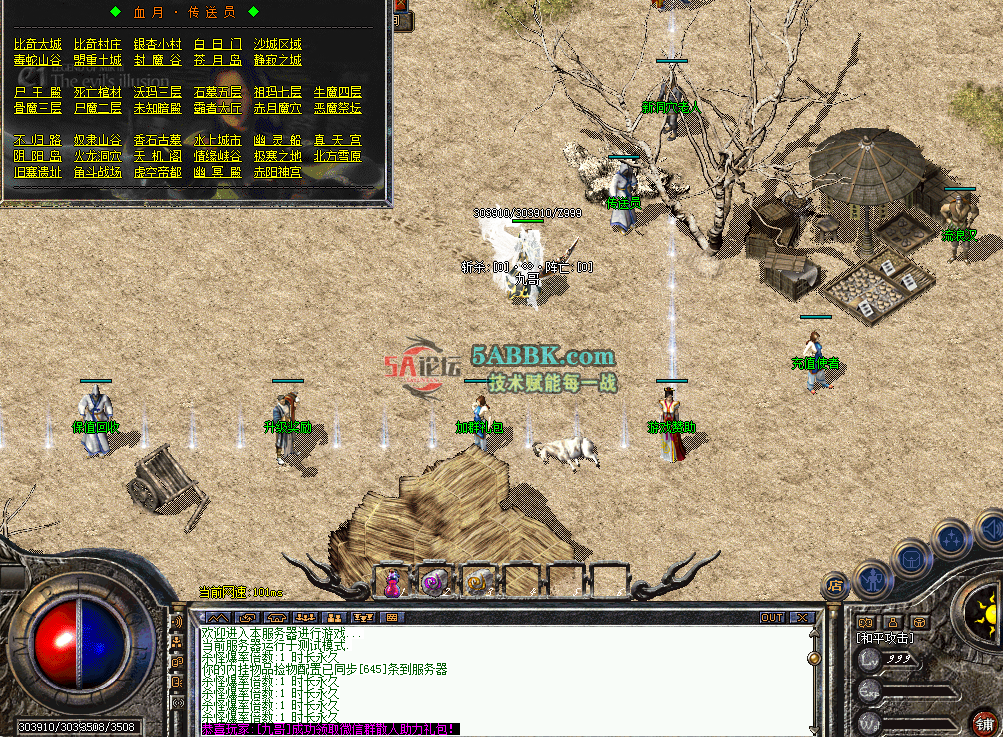The image size is (1003, 737).
Task: Select the 赤月魔穴 destination
Action: coord(278,108)
